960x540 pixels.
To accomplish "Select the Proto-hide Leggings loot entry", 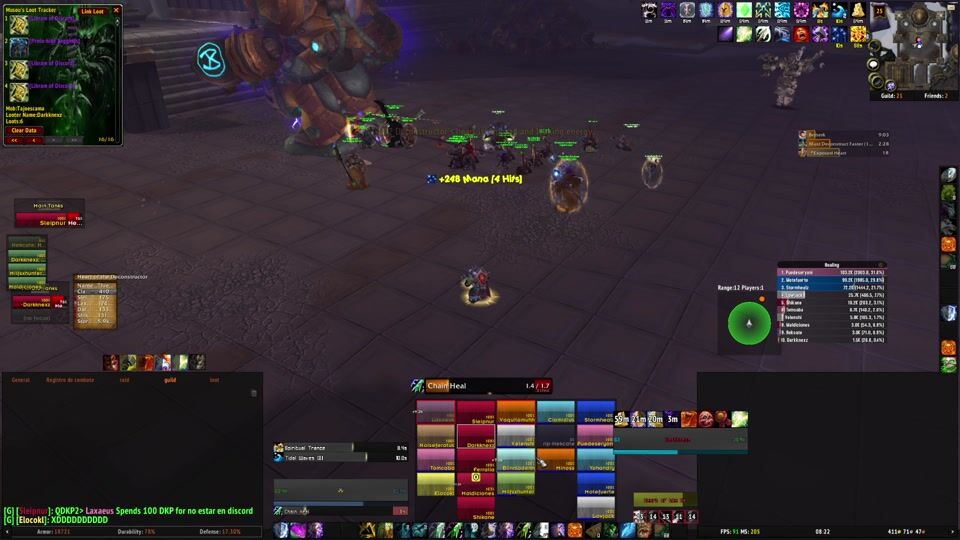I will (x=52, y=43).
